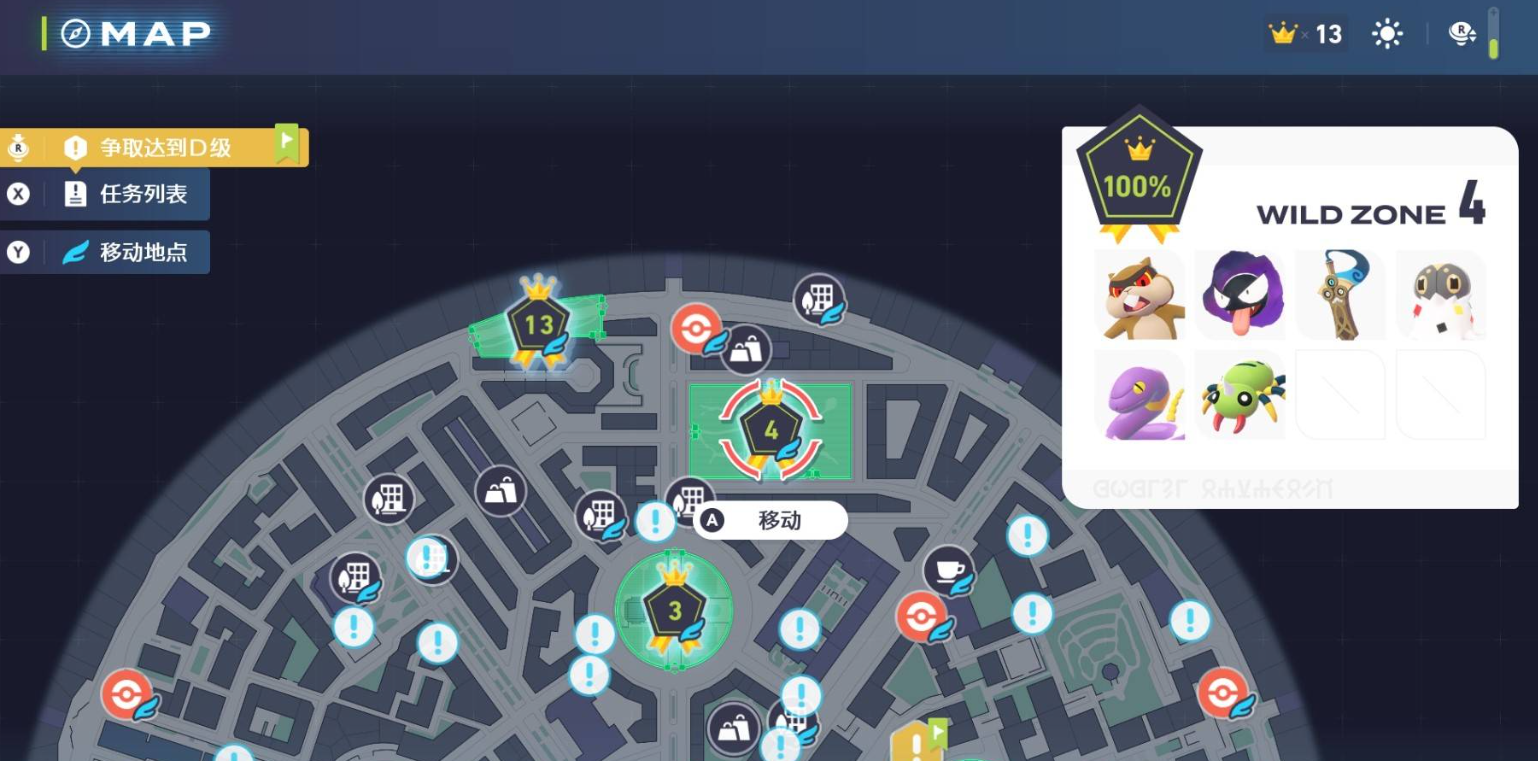Select the yellow flagged main mission marker
Viewport: 1538px width, 761px height.
pos(917,741)
